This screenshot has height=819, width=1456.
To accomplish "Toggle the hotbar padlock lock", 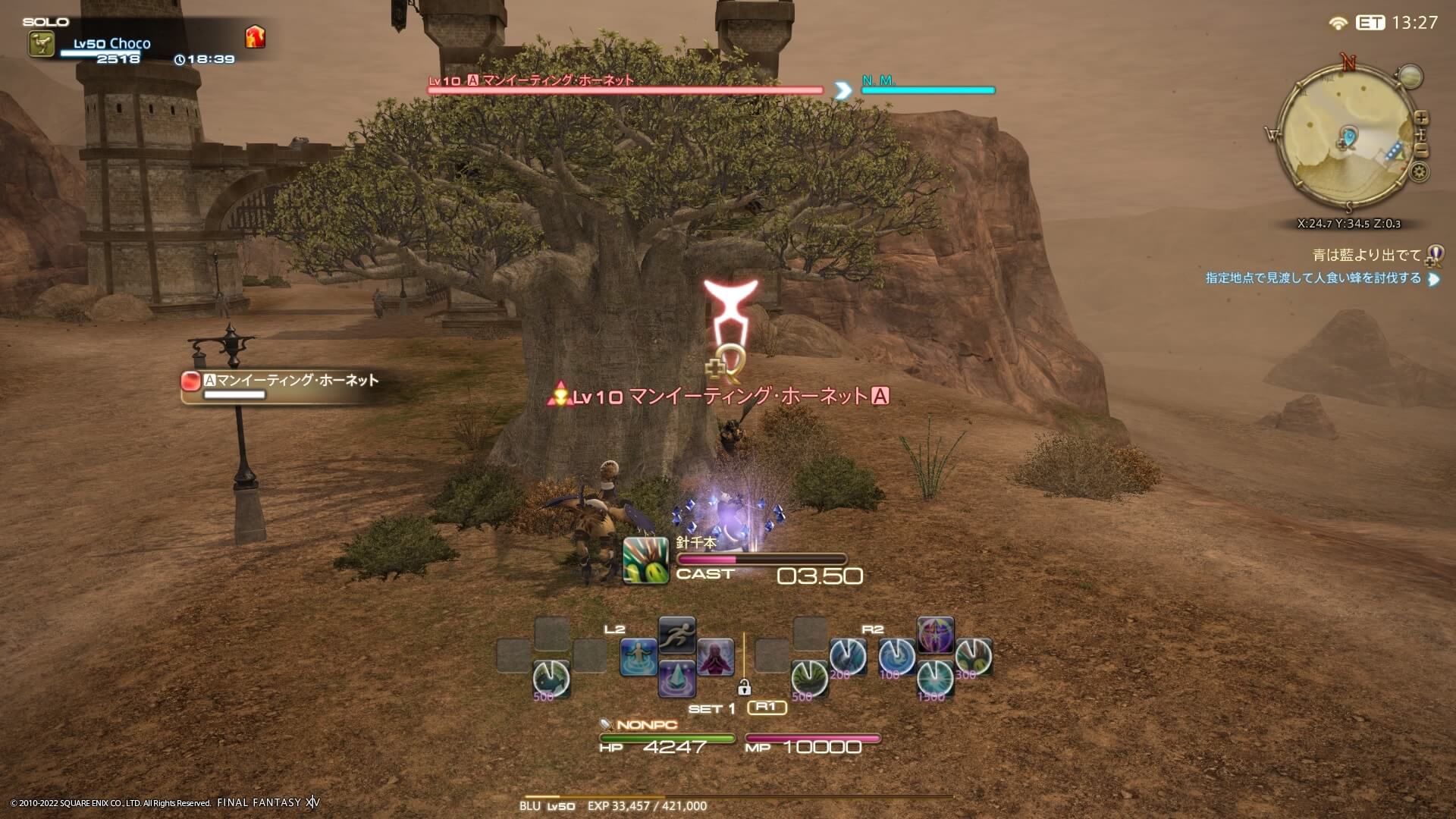I will (744, 687).
